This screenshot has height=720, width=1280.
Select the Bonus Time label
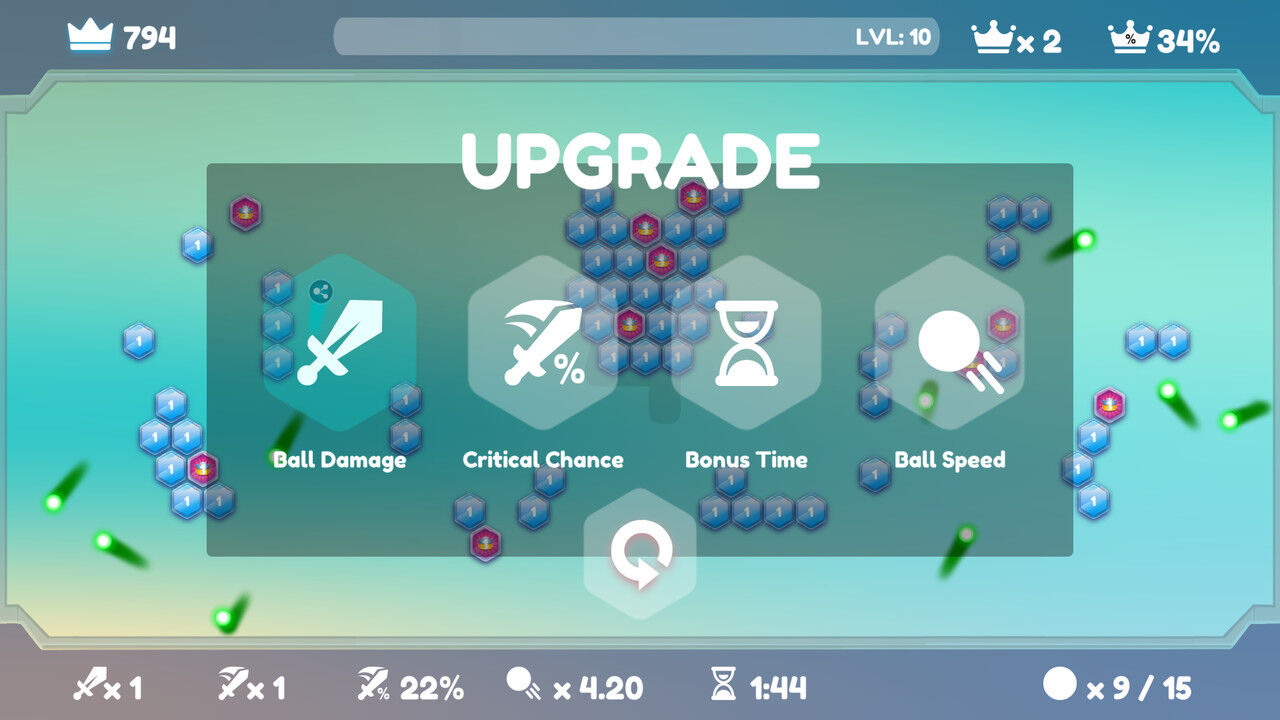pos(746,459)
